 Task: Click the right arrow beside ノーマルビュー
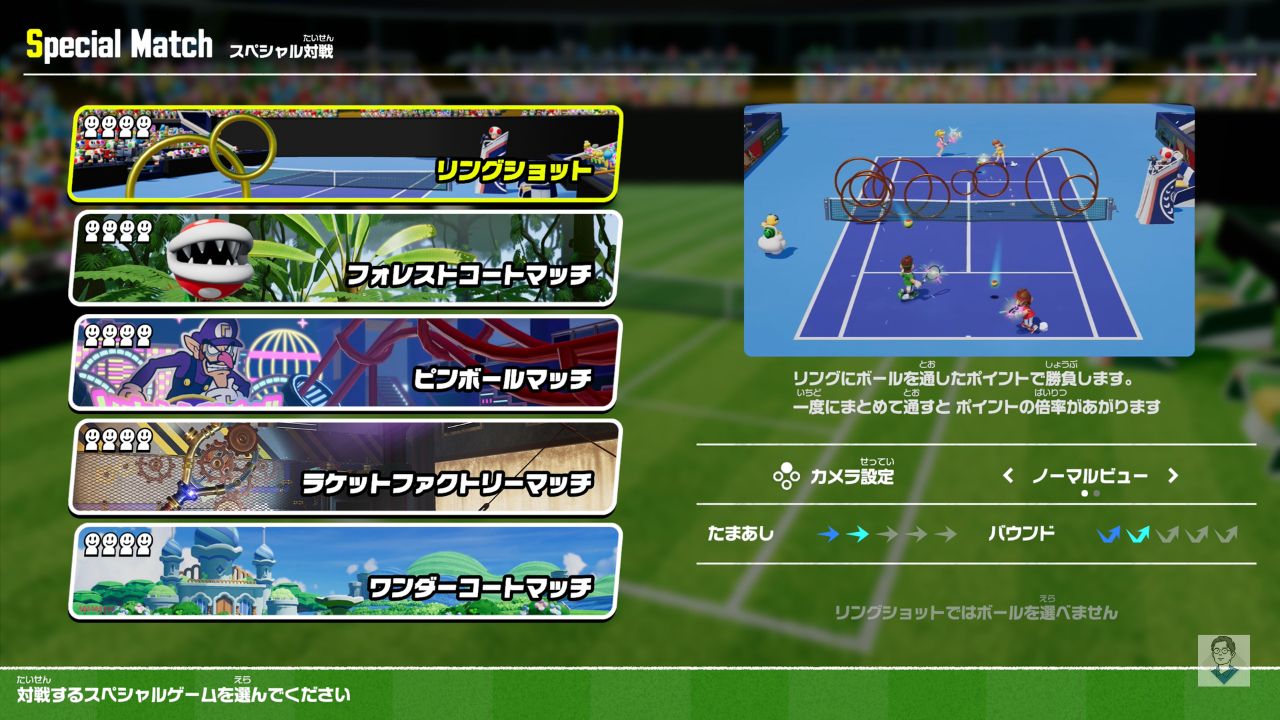point(1173,476)
